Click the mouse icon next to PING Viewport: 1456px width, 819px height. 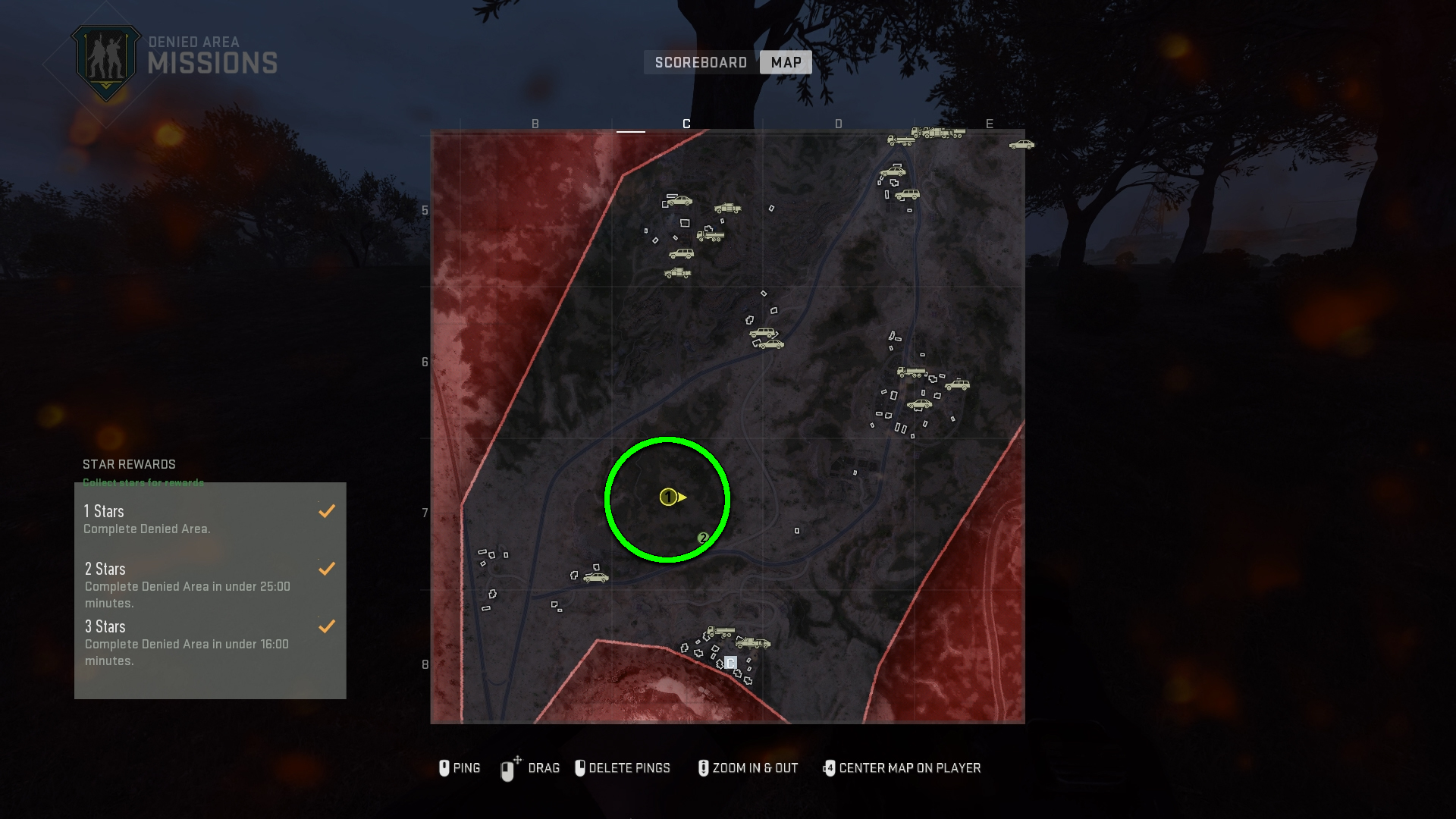tap(444, 768)
